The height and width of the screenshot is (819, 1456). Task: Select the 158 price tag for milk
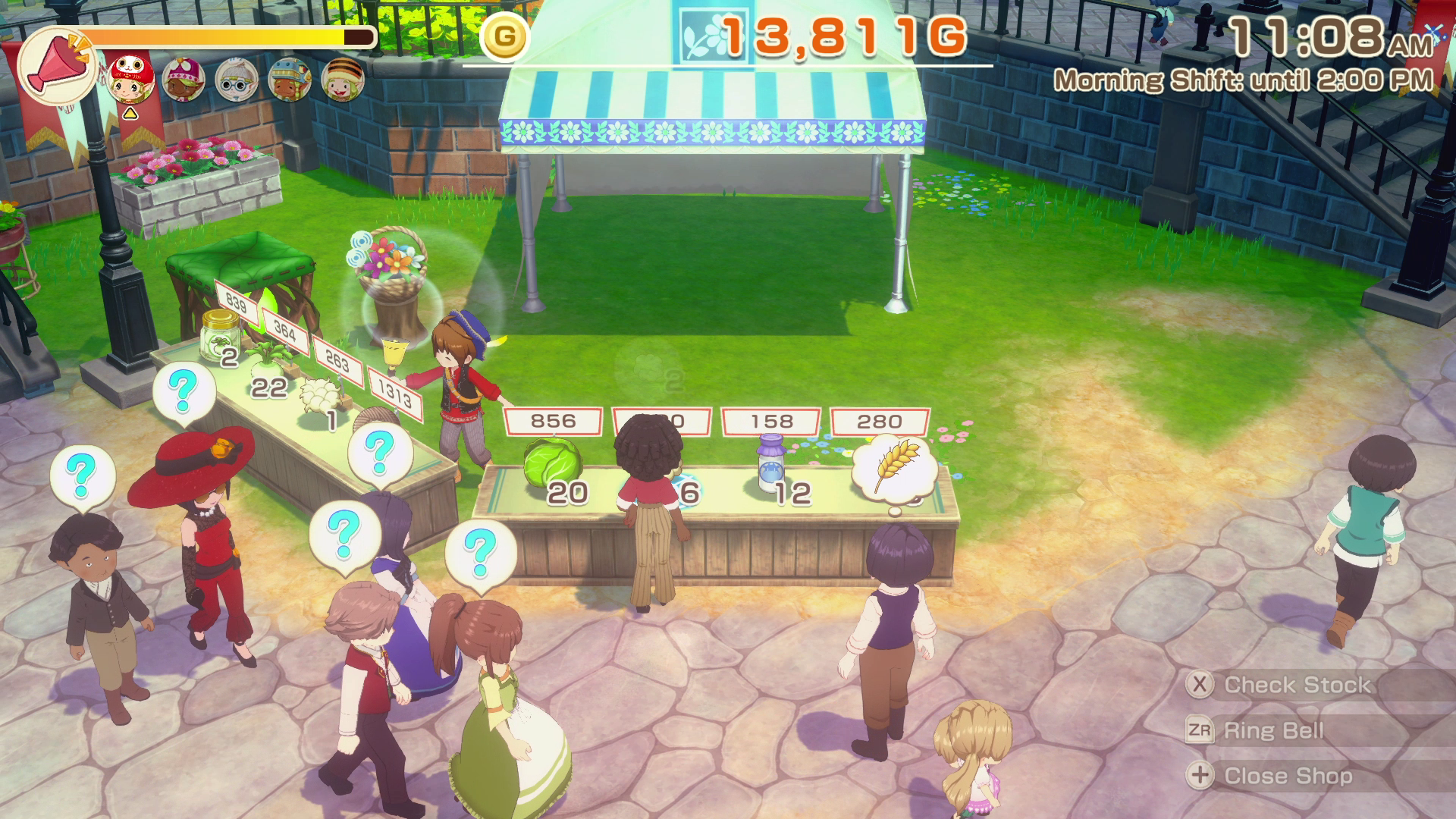pyautogui.click(x=771, y=421)
